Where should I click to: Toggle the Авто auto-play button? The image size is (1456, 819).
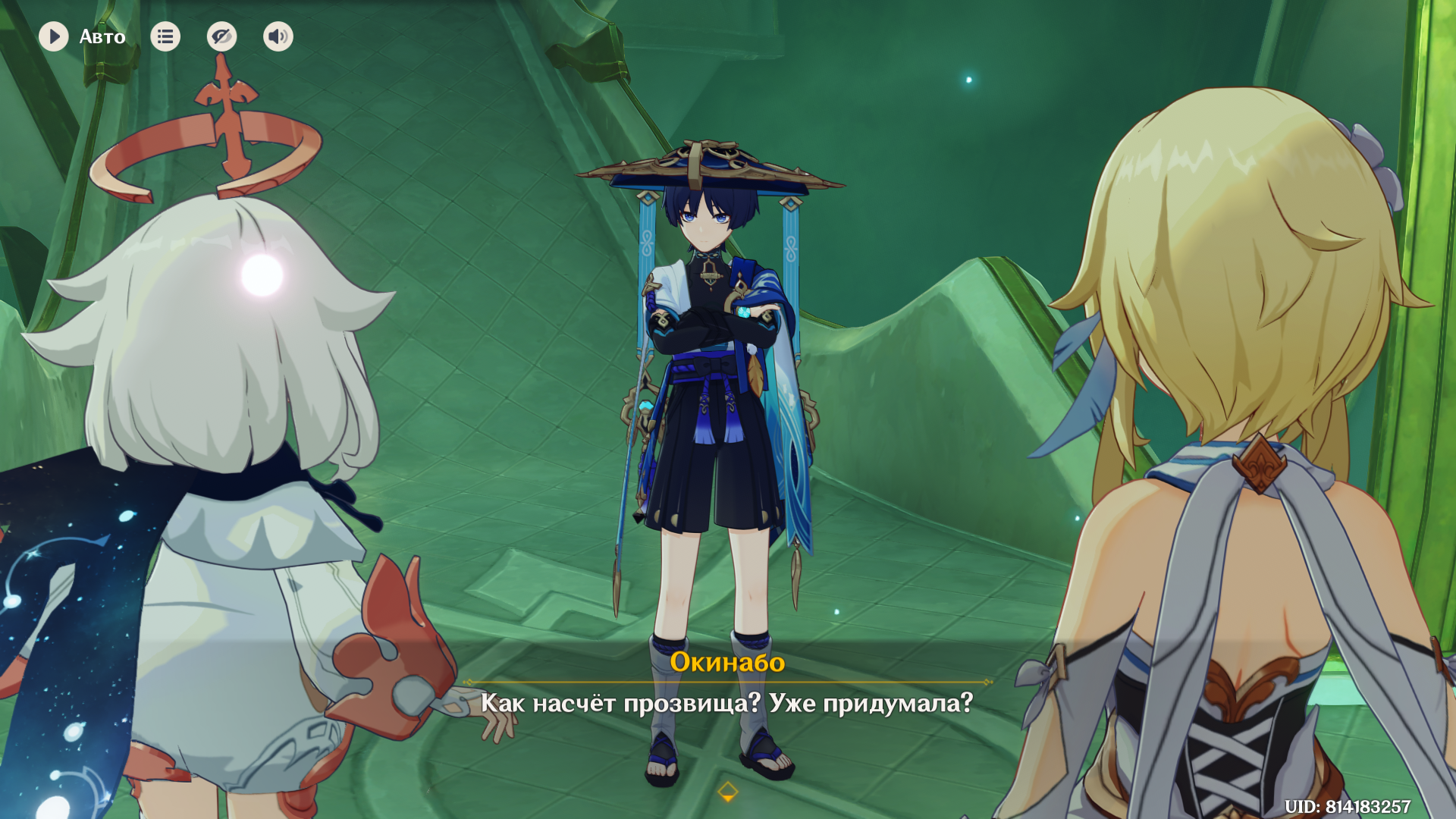coord(54,36)
